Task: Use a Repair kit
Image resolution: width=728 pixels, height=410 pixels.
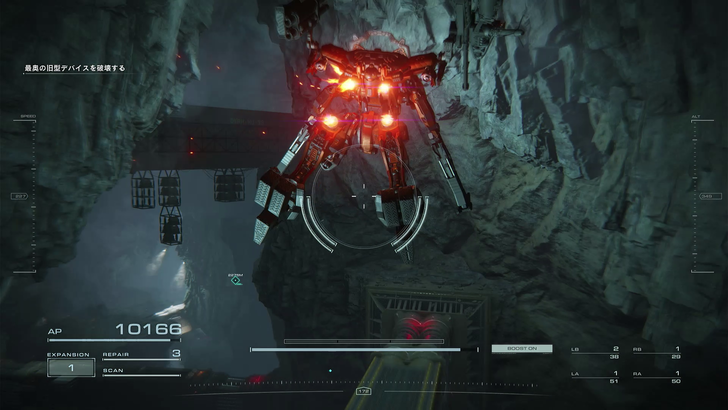Action: coord(141,354)
